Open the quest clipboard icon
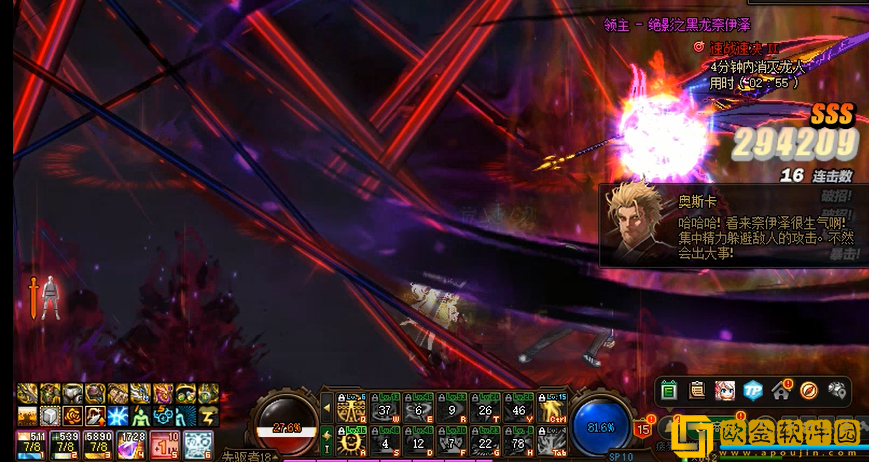 click(697, 390)
